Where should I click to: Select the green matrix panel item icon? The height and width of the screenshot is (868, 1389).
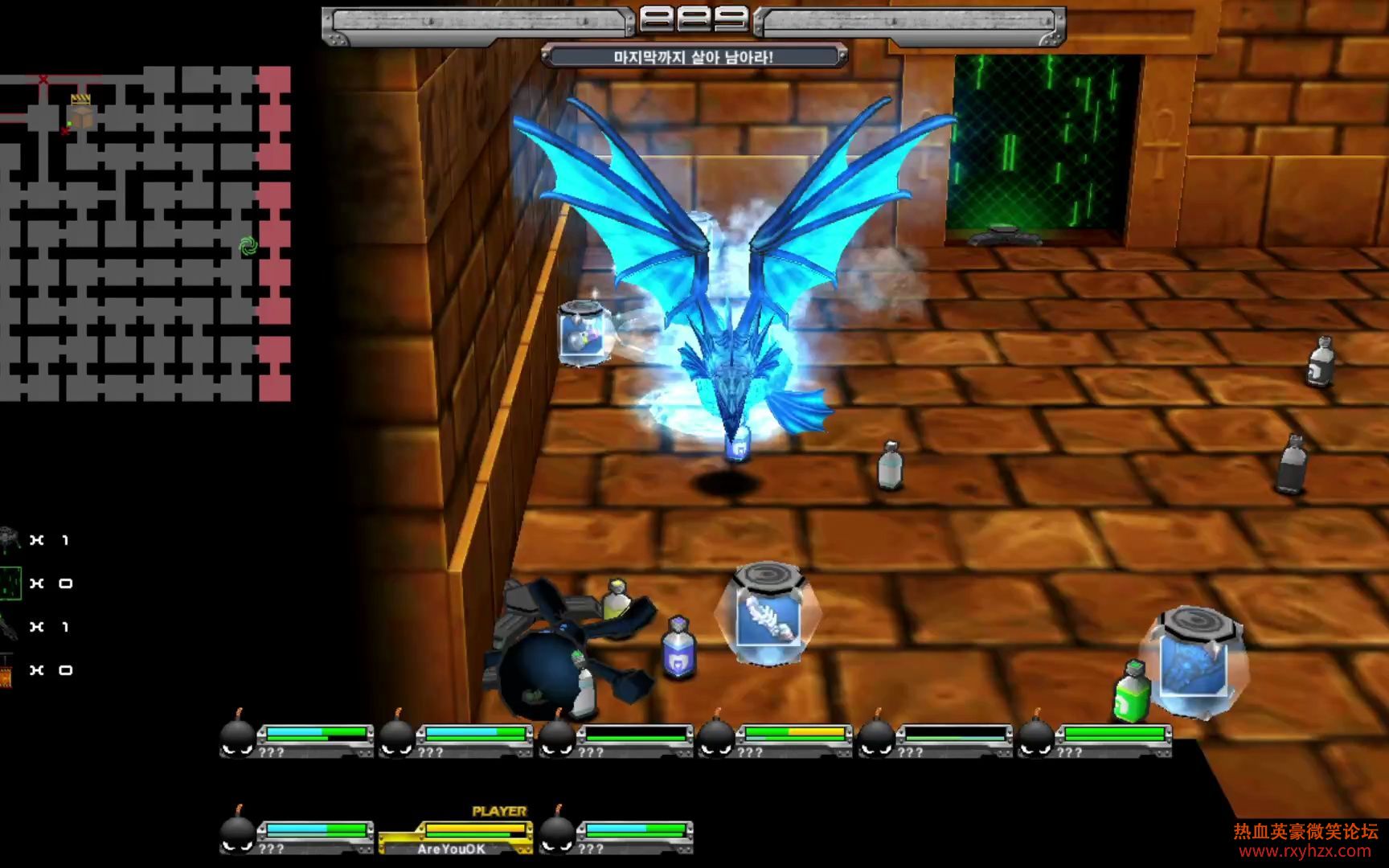(x=10, y=583)
